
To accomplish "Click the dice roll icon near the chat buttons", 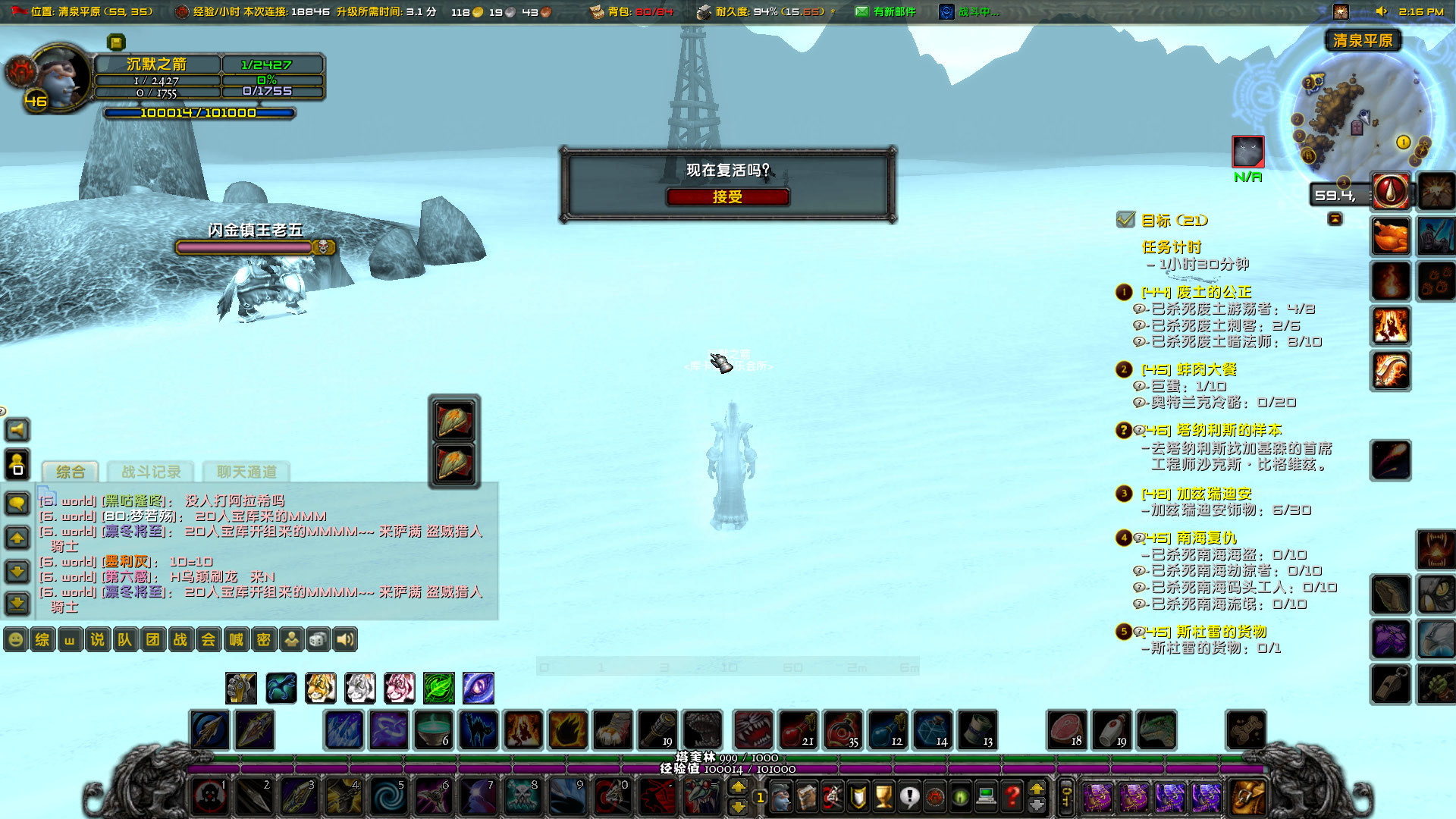I will point(318,639).
